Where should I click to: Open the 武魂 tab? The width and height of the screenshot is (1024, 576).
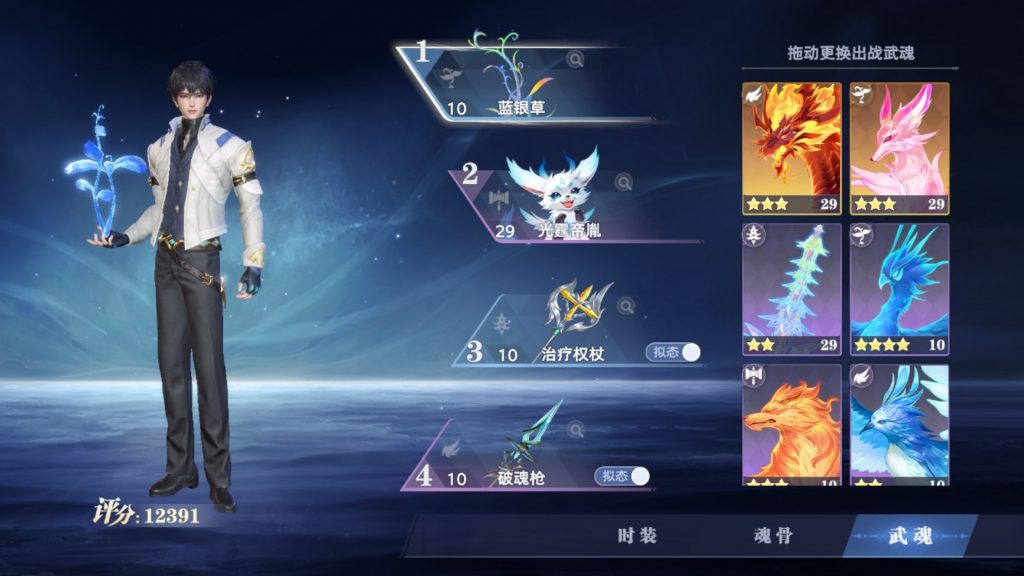point(909,536)
